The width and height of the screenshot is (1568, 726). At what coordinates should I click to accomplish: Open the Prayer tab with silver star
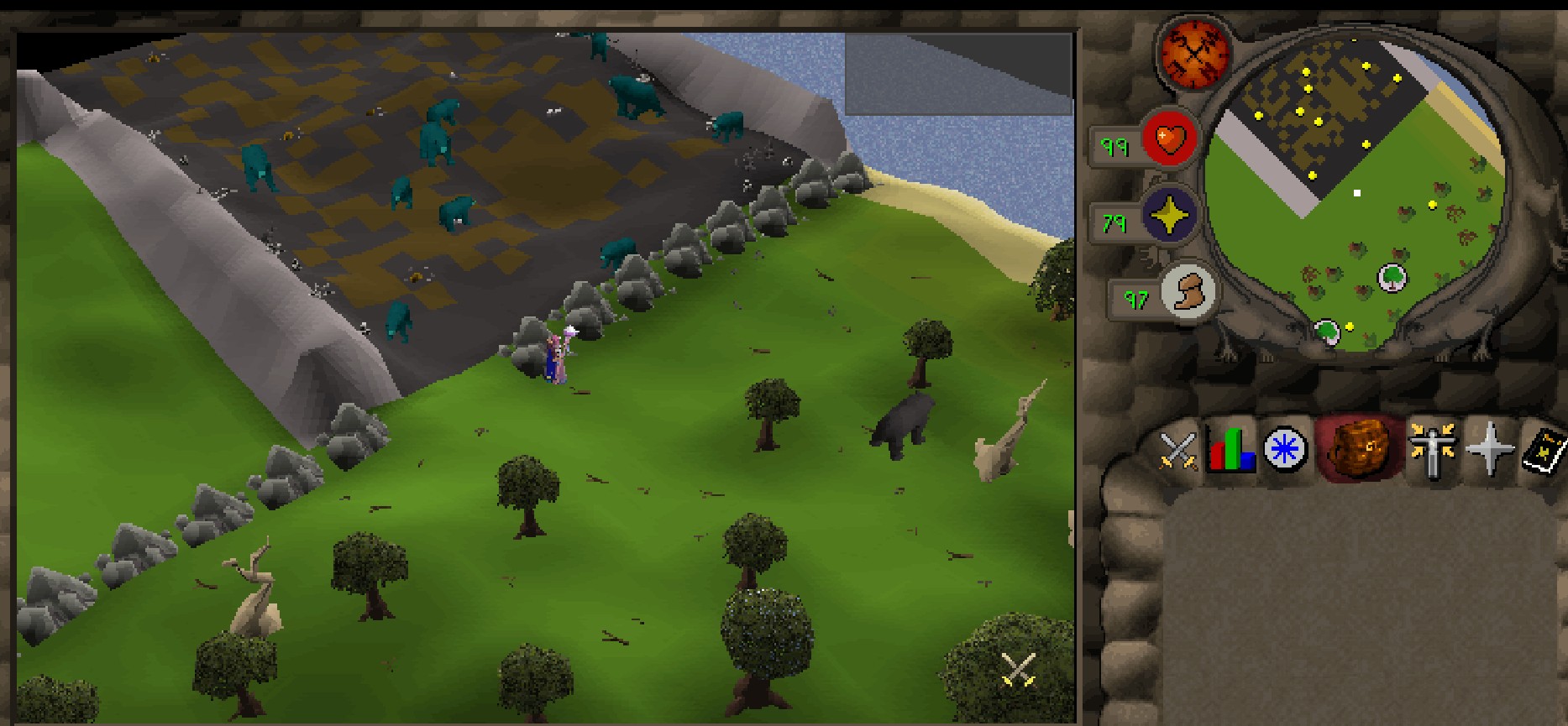[1488, 449]
